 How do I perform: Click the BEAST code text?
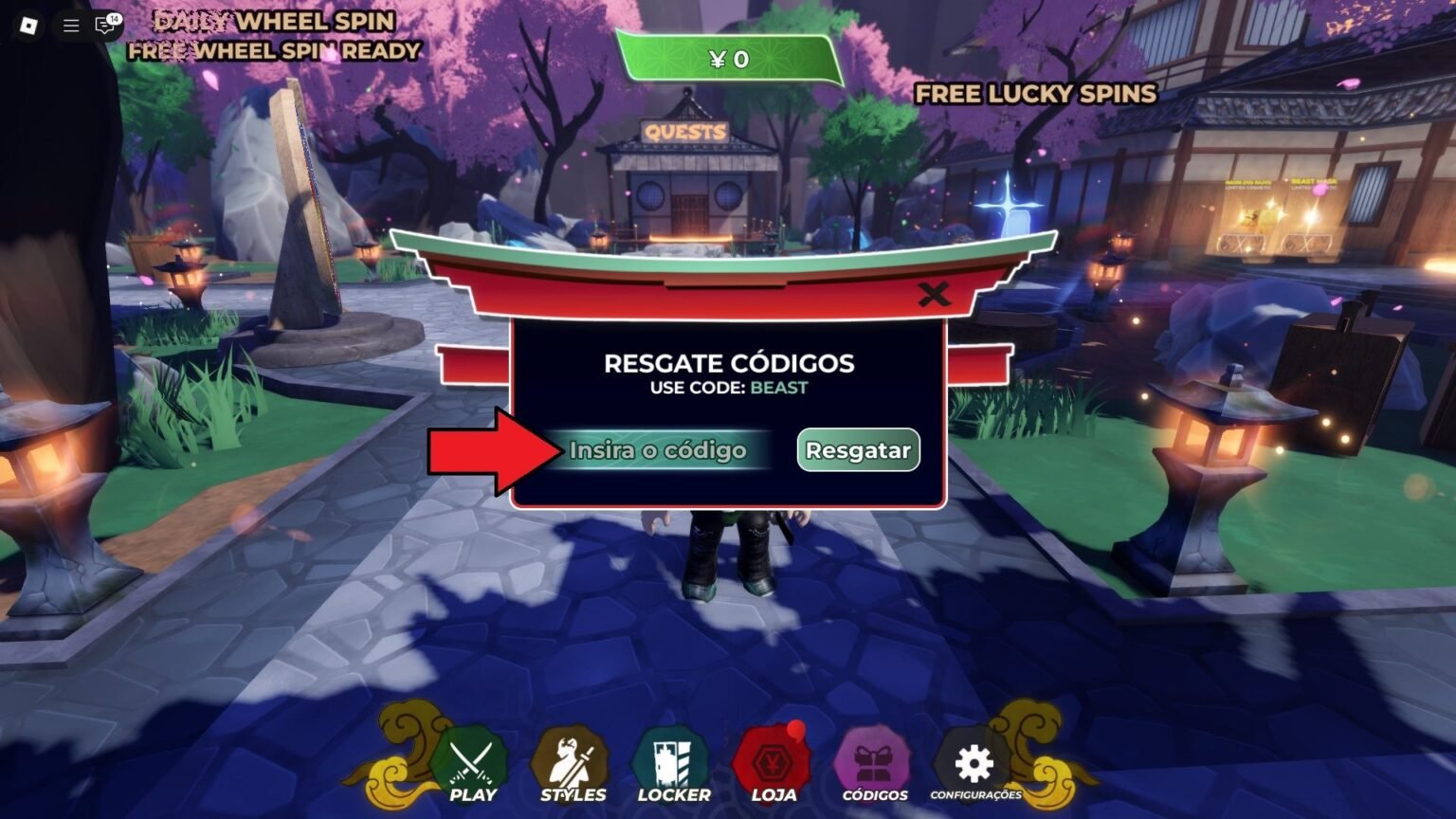(x=777, y=388)
